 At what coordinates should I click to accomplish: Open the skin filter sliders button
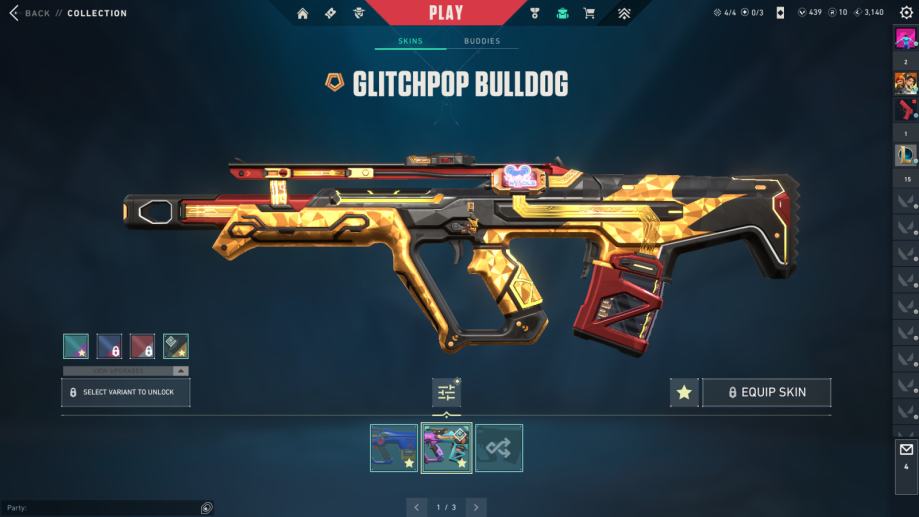click(446, 393)
